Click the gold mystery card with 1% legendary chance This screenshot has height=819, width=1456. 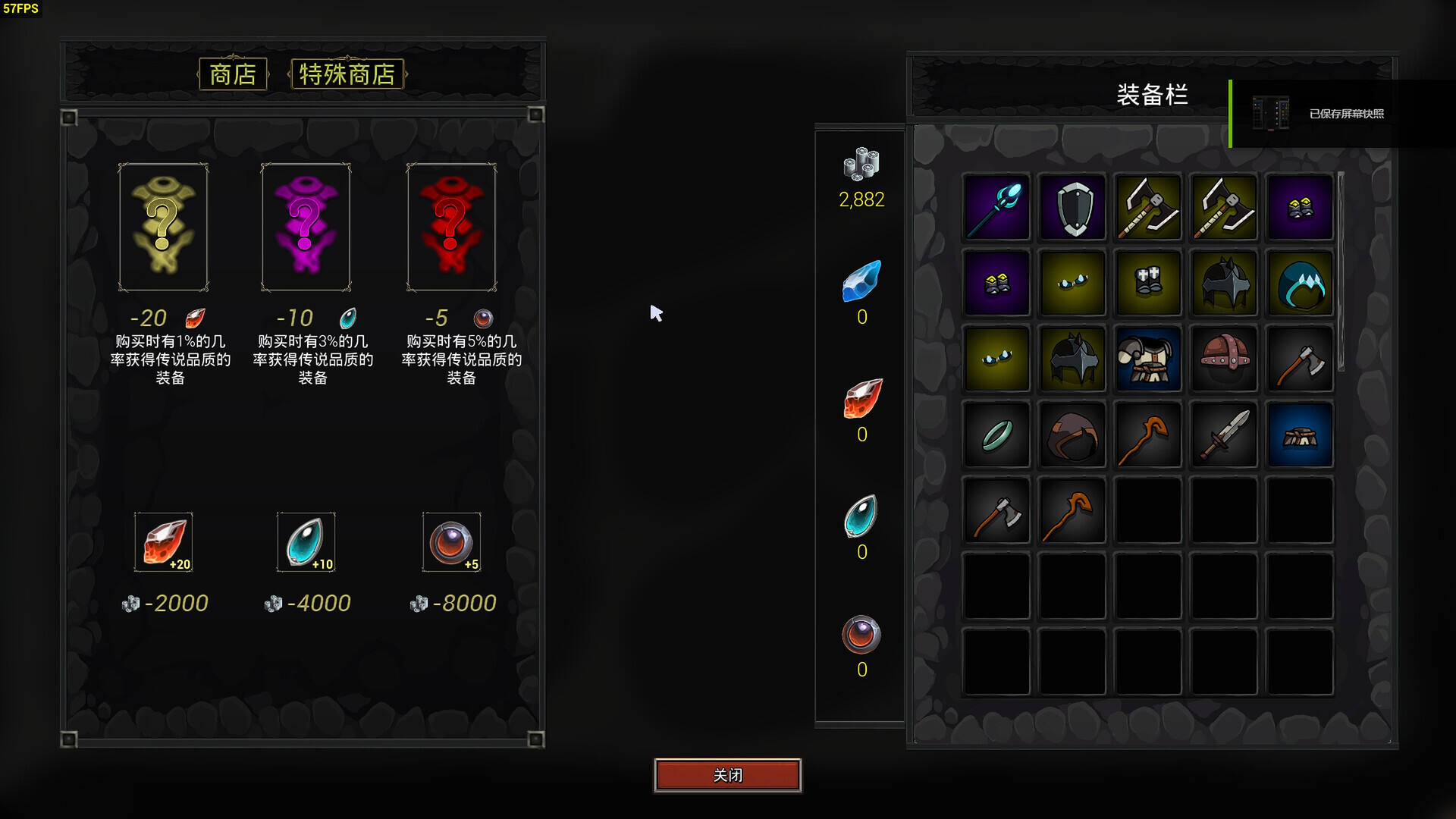pos(164,226)
